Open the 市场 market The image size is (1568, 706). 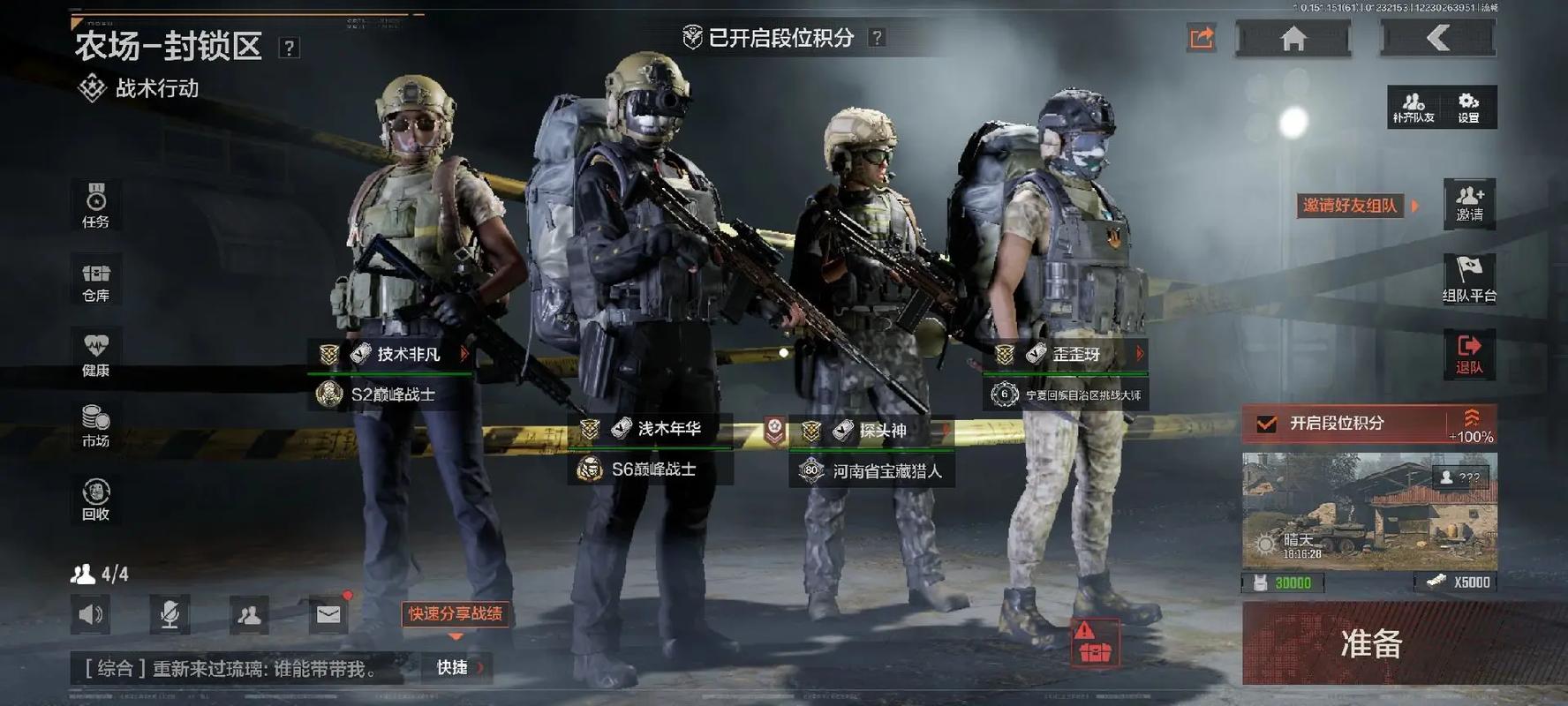[96, 426]
